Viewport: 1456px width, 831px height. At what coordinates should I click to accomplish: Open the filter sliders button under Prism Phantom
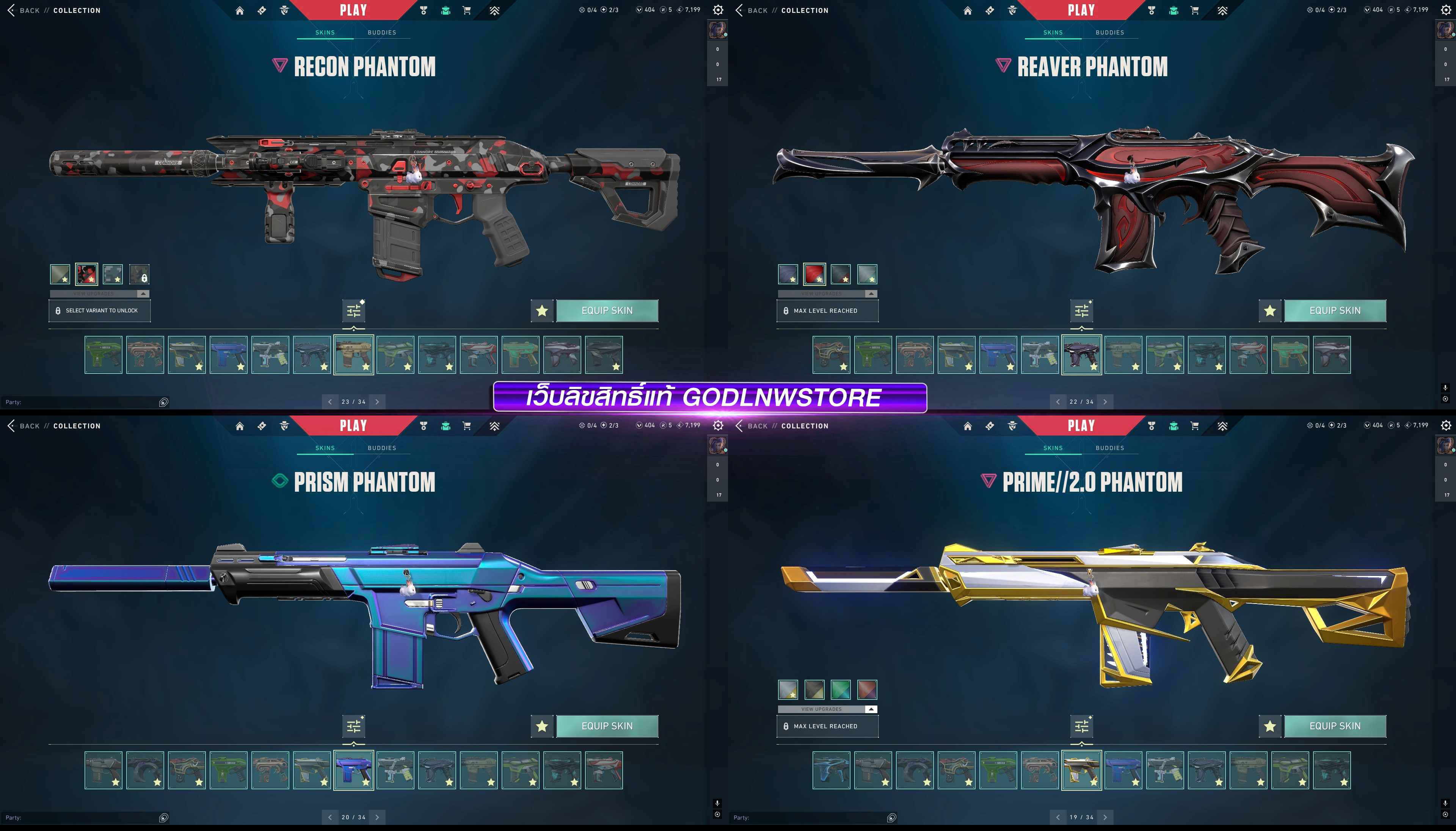coord(354,726)
